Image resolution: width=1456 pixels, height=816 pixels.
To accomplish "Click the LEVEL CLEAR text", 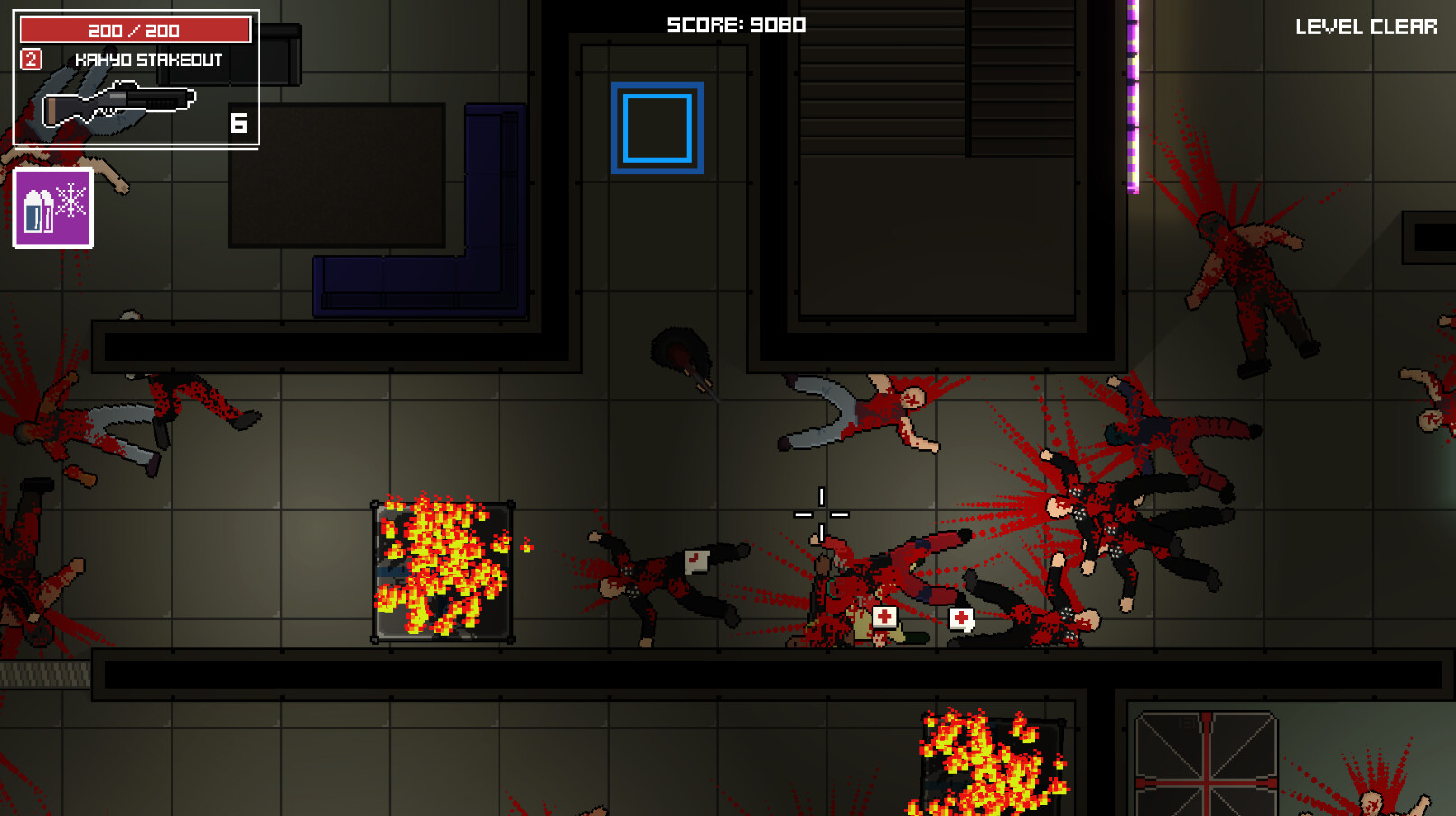I will 1366,27.
